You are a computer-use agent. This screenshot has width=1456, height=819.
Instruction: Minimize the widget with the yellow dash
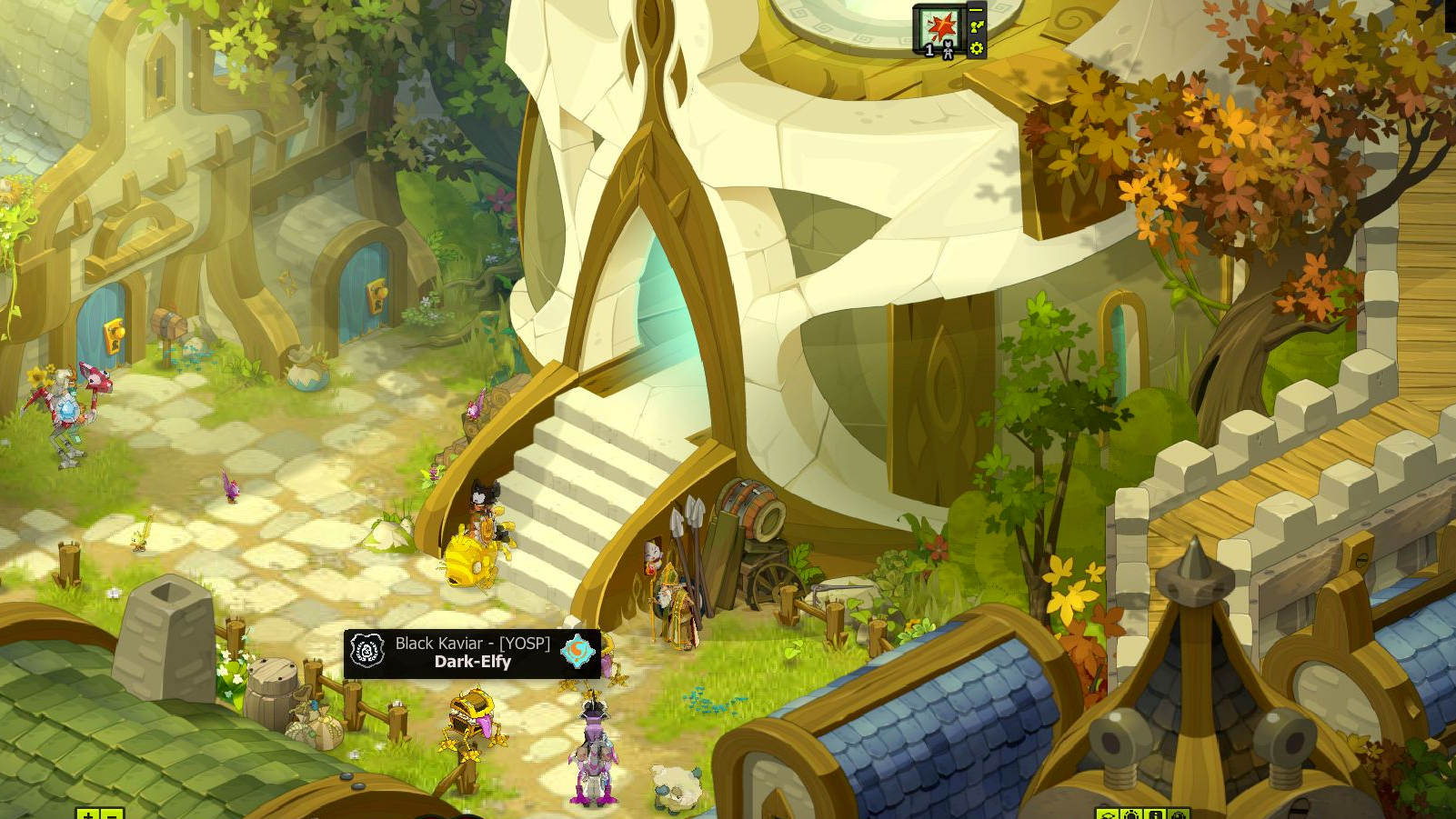point(976,10)
